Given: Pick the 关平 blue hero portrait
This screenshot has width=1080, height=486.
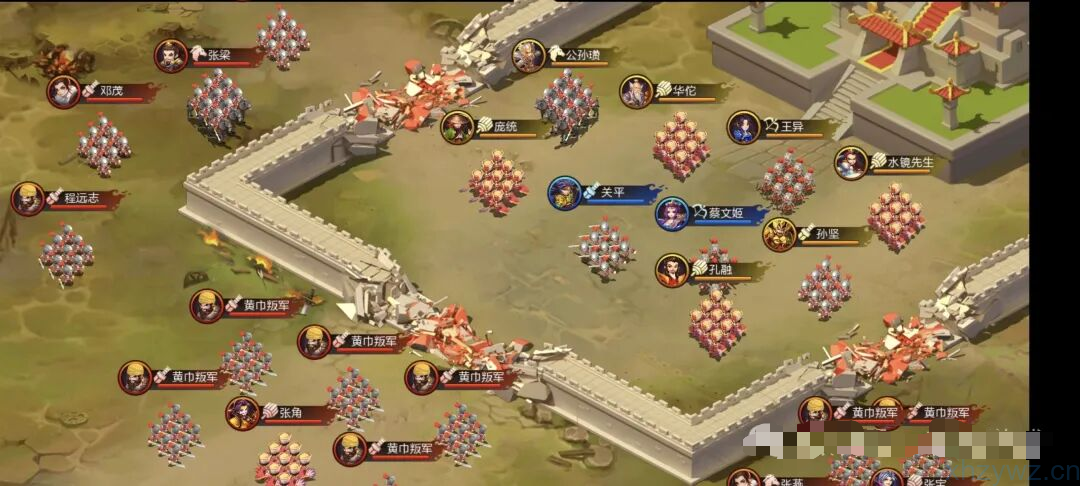Looking at the screenshot, I should click(565, 193).
